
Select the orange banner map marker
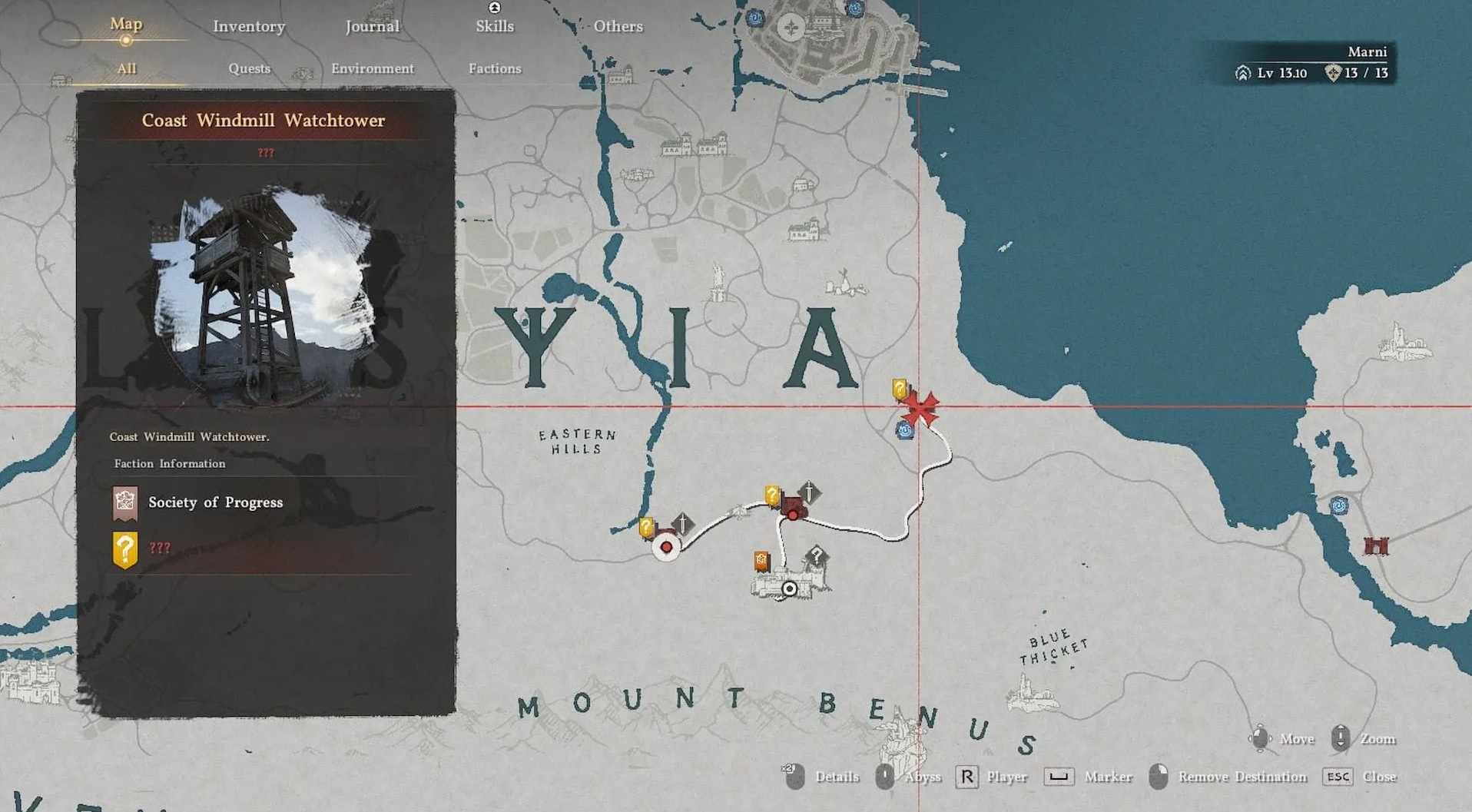pos(761,562)
